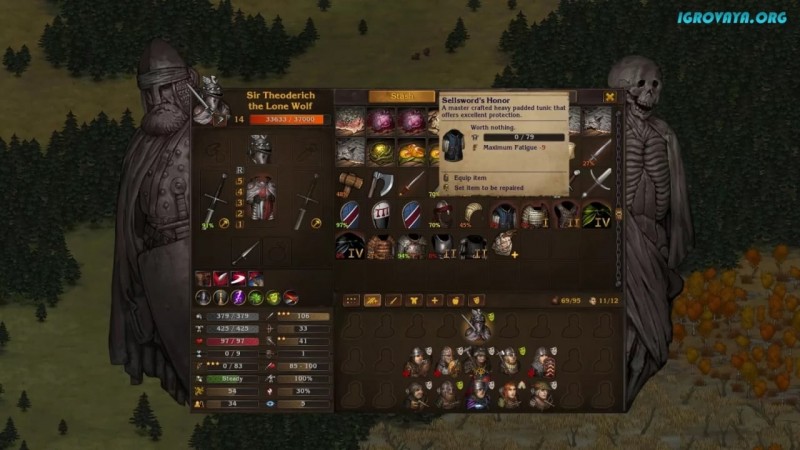The image size is (800, 450).
Task: Select the shield marked with Roman numeral III
Action: point(381,214)
